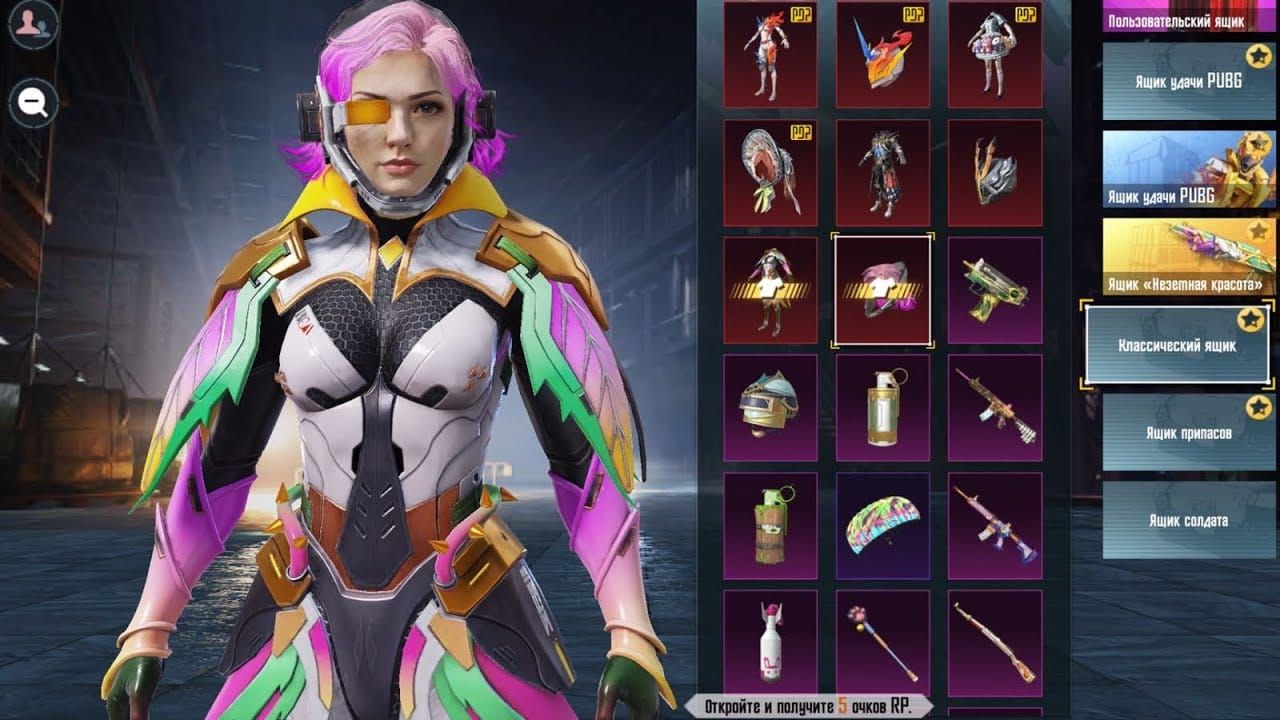
Task: Preview the highlighted pink hair headgear item
Action: tap(882, 291)
